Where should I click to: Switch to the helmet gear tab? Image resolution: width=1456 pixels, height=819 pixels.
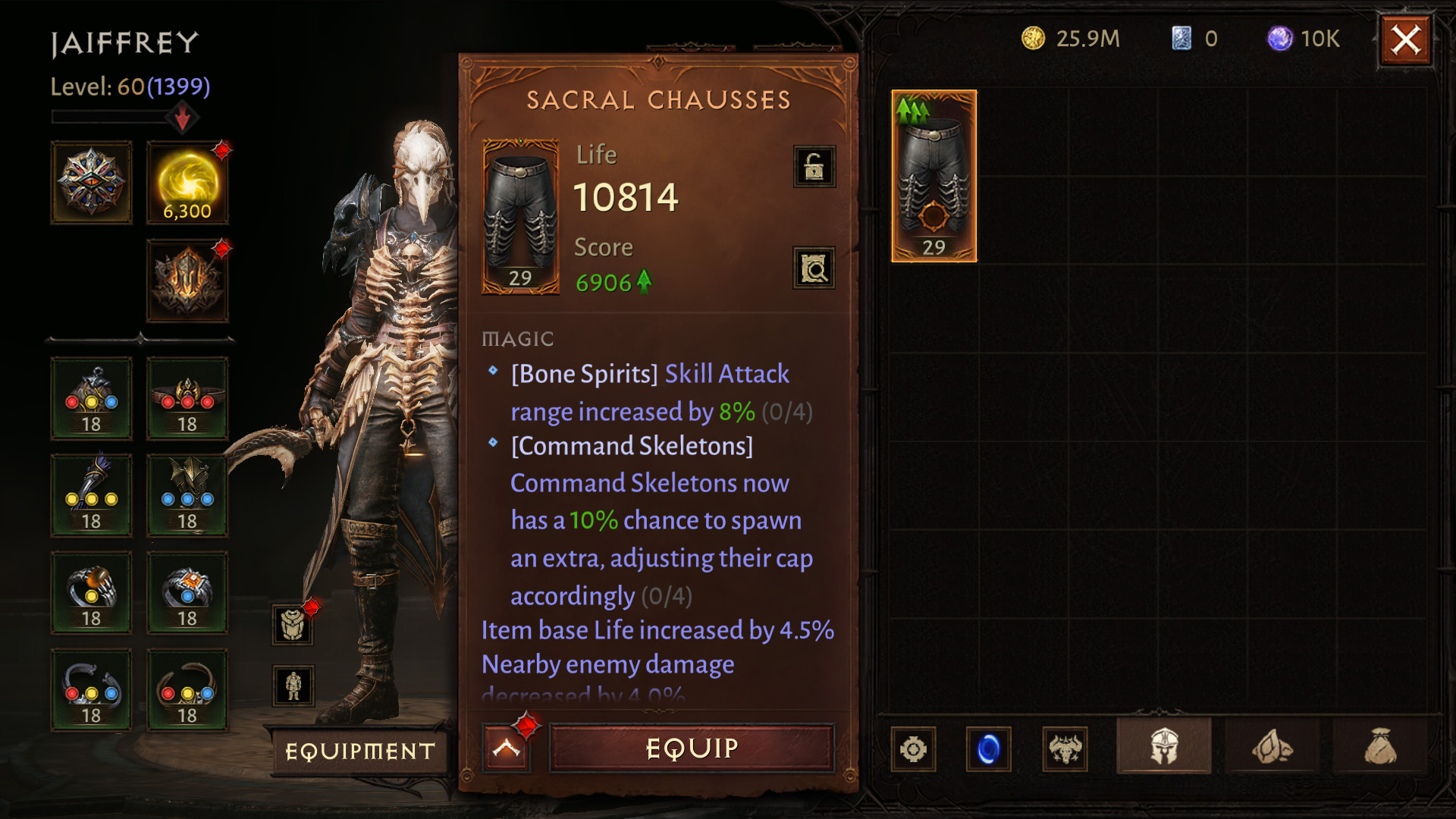tap(1163, 748)
